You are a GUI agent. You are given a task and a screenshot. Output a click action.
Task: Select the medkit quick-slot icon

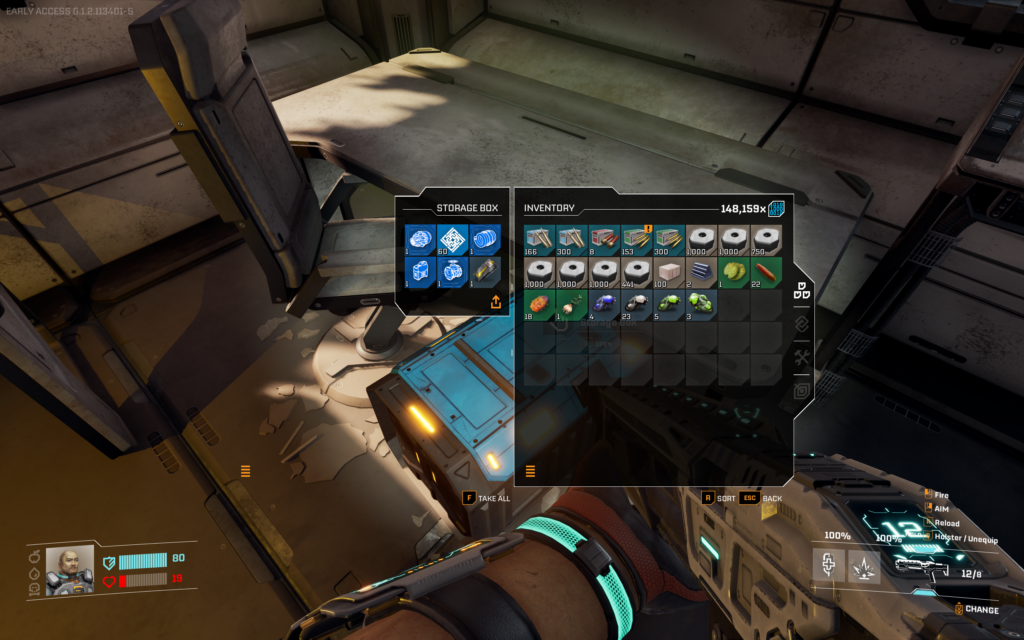pos(830,567)
